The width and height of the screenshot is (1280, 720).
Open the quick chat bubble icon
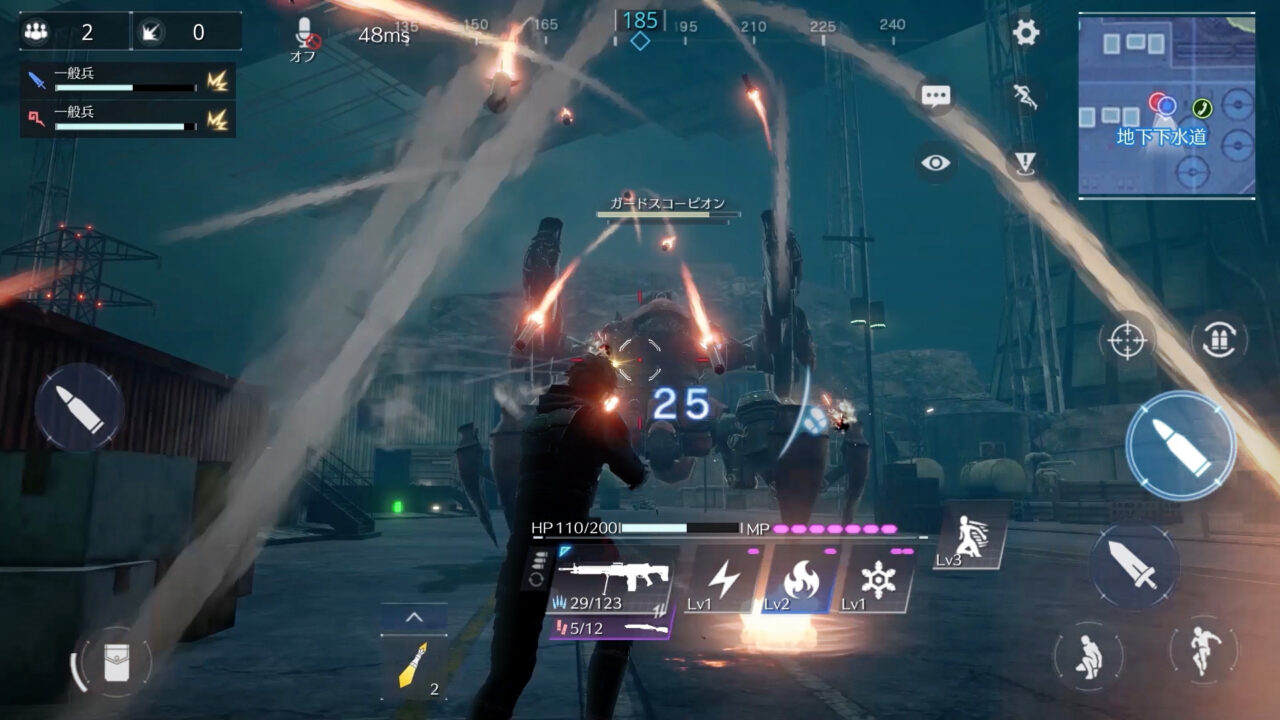click(x=935, y=95)
